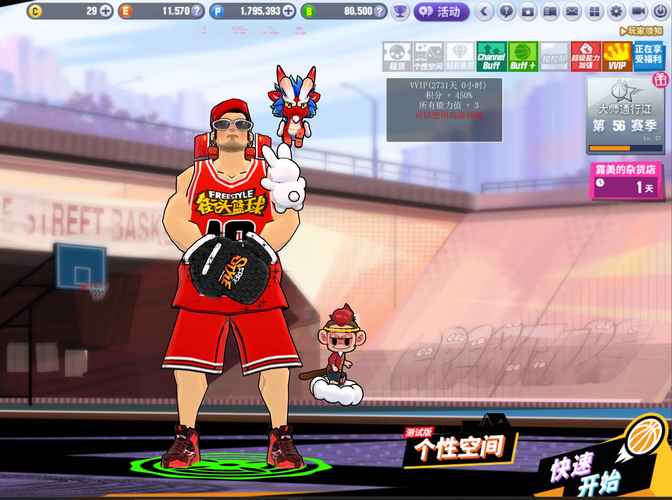The image size is (672, 500).
Task: Open the trophy icon in top bar
Action: pos(400,12)
